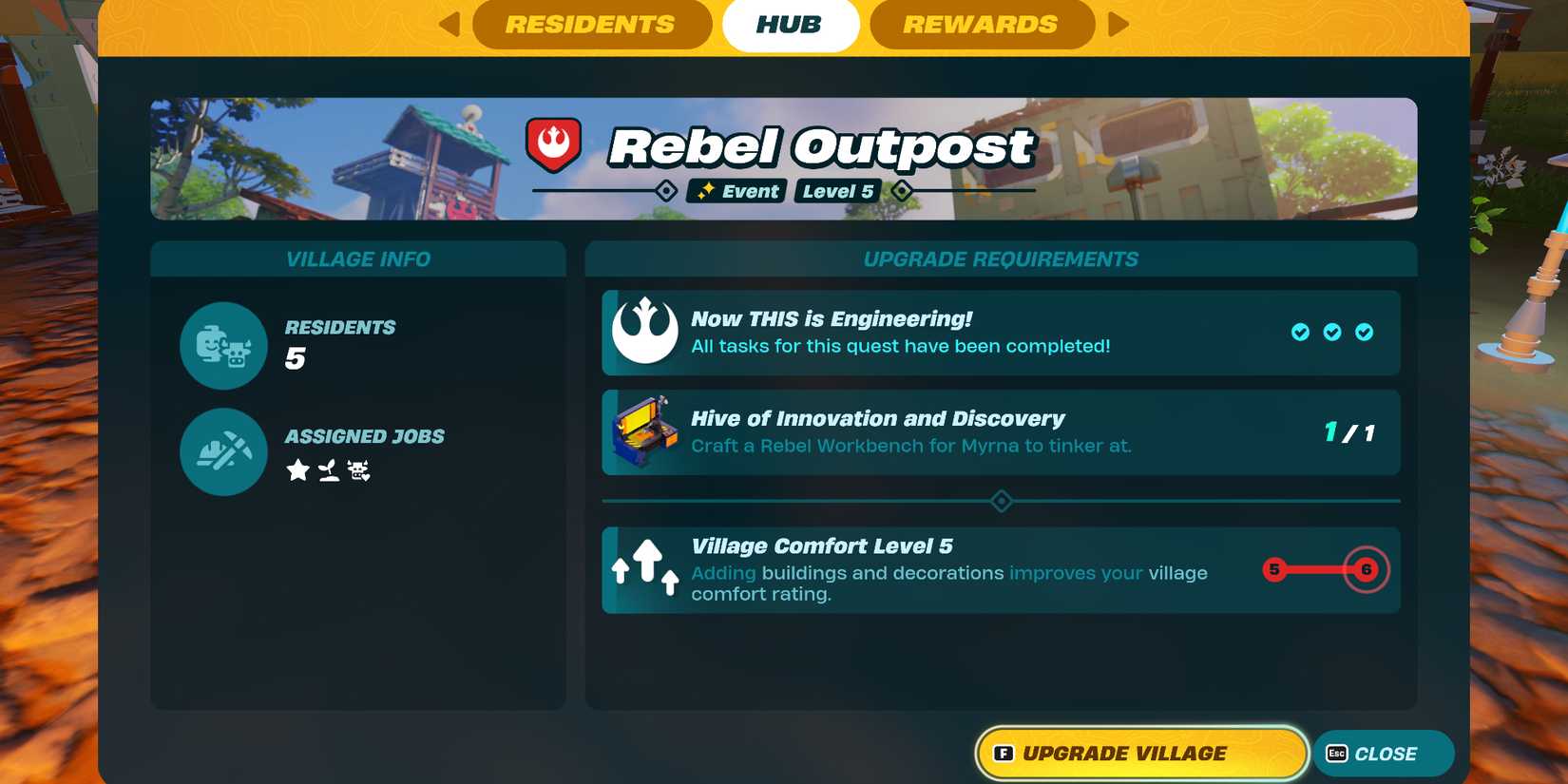Select the cow caretaker job icon

[358, 470]
